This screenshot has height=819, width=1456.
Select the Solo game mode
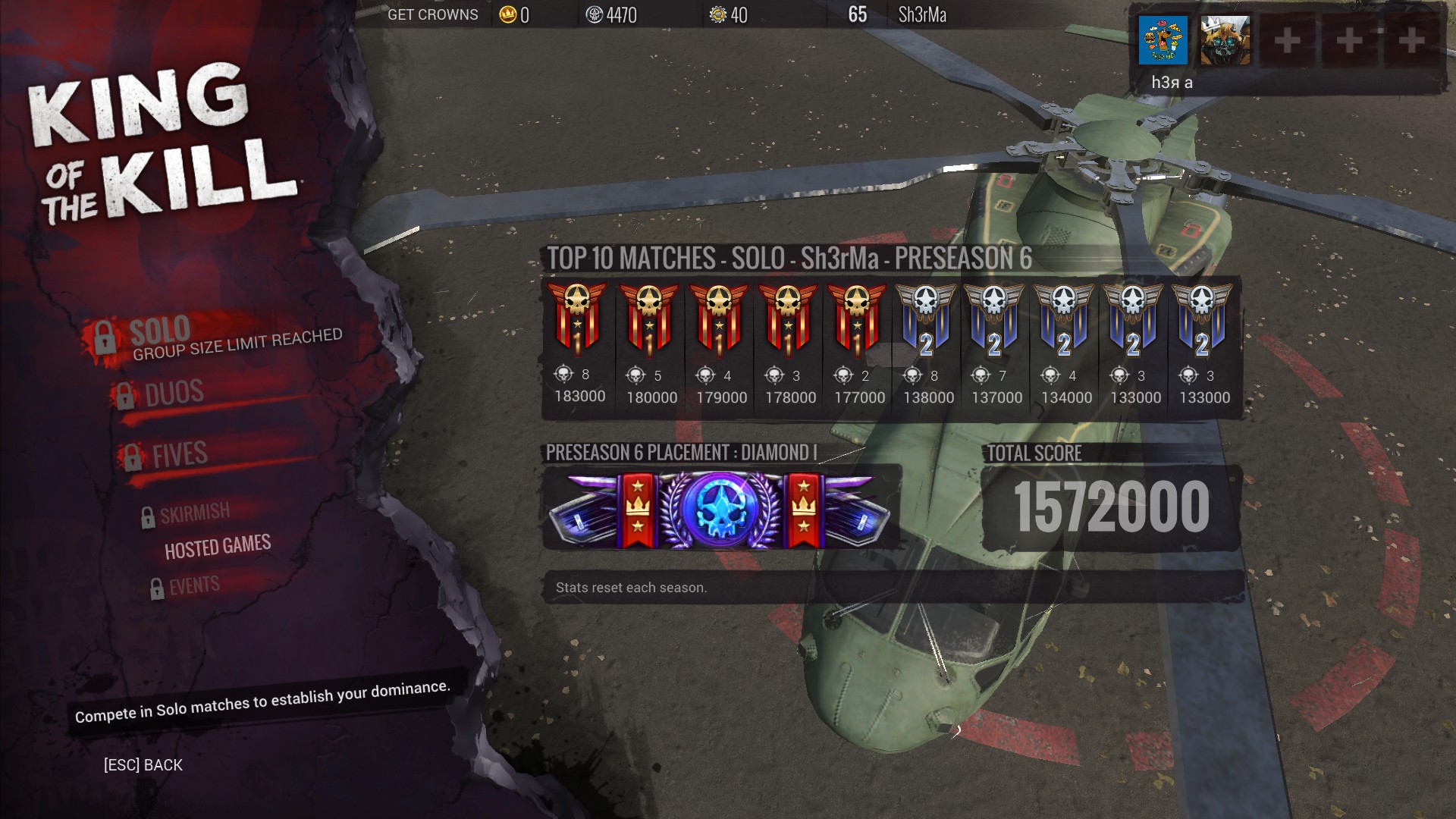pos(161,331)
